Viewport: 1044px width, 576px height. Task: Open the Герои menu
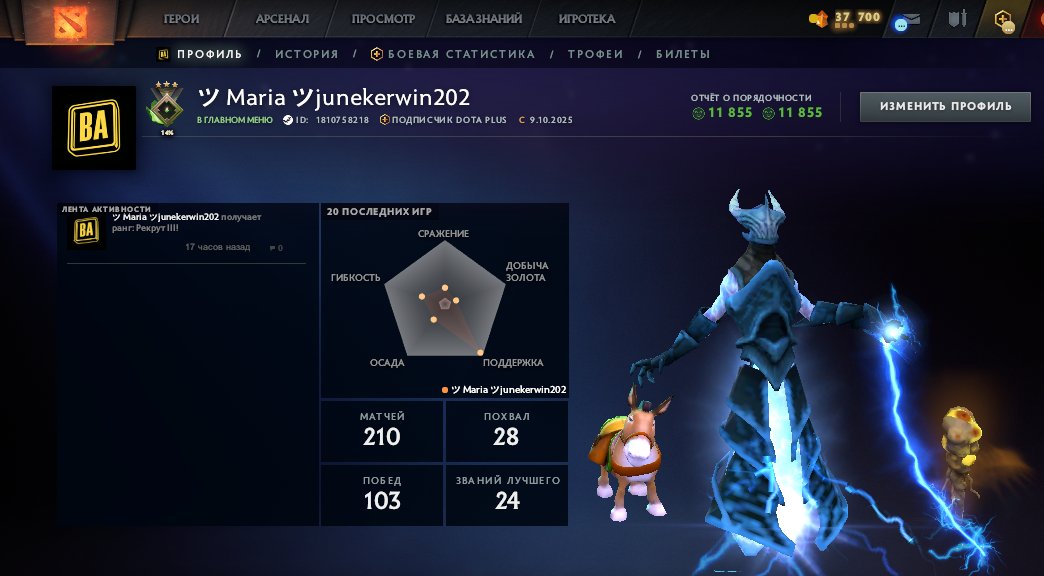[x=181, y=19]
